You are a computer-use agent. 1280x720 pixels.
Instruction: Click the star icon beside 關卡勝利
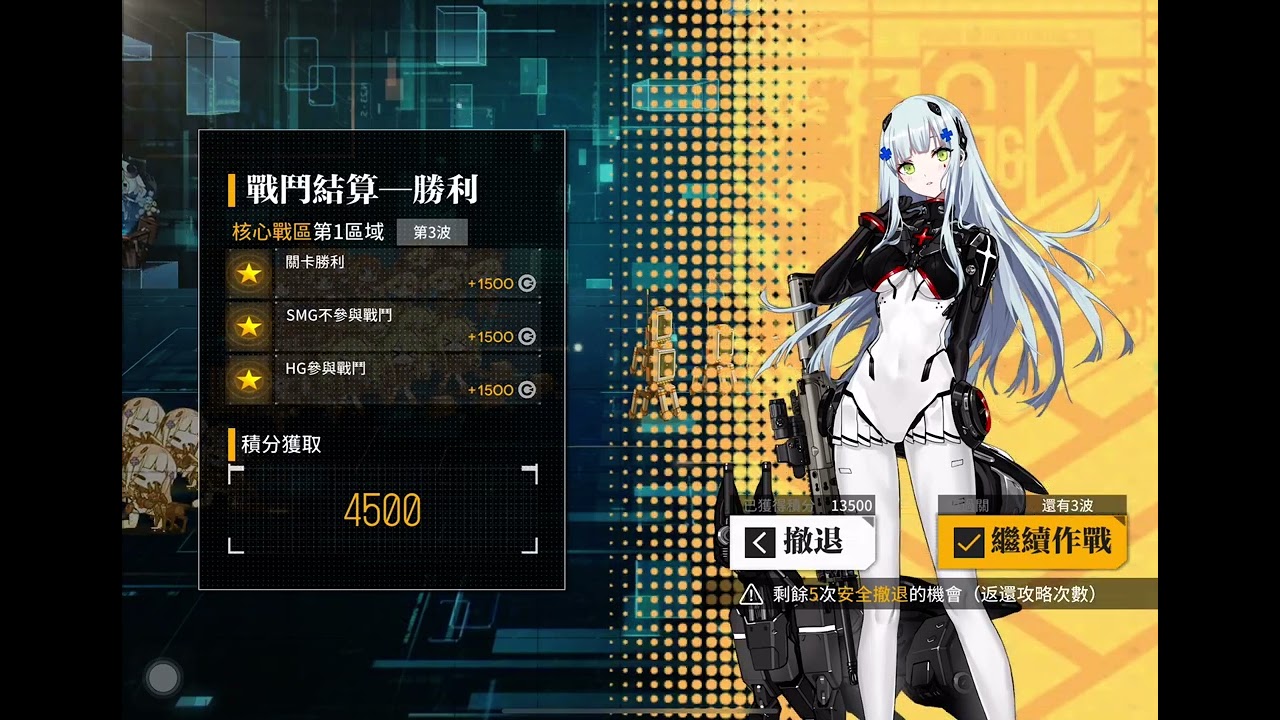pos(248,273)
